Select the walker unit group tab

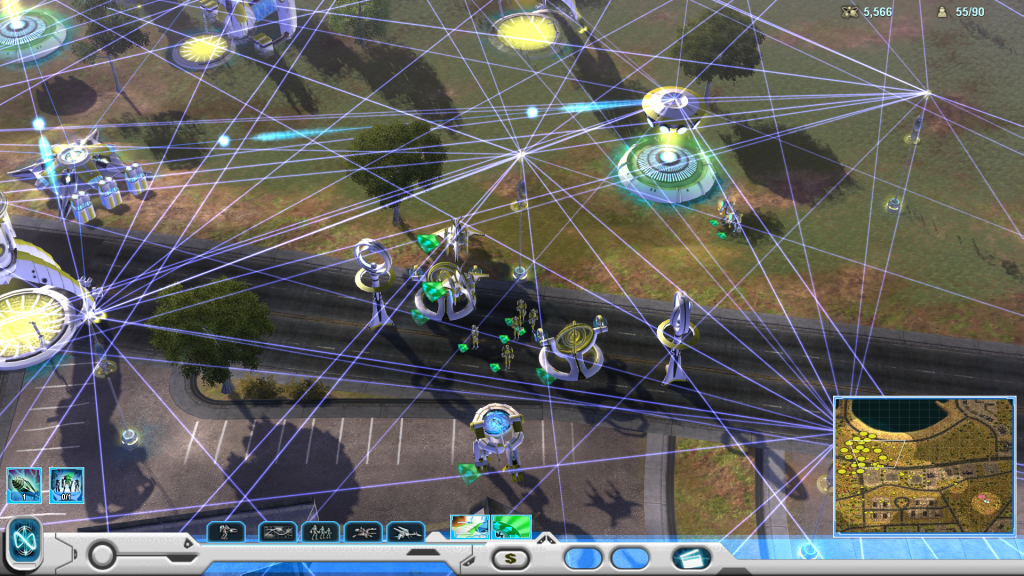click(225, 532)
